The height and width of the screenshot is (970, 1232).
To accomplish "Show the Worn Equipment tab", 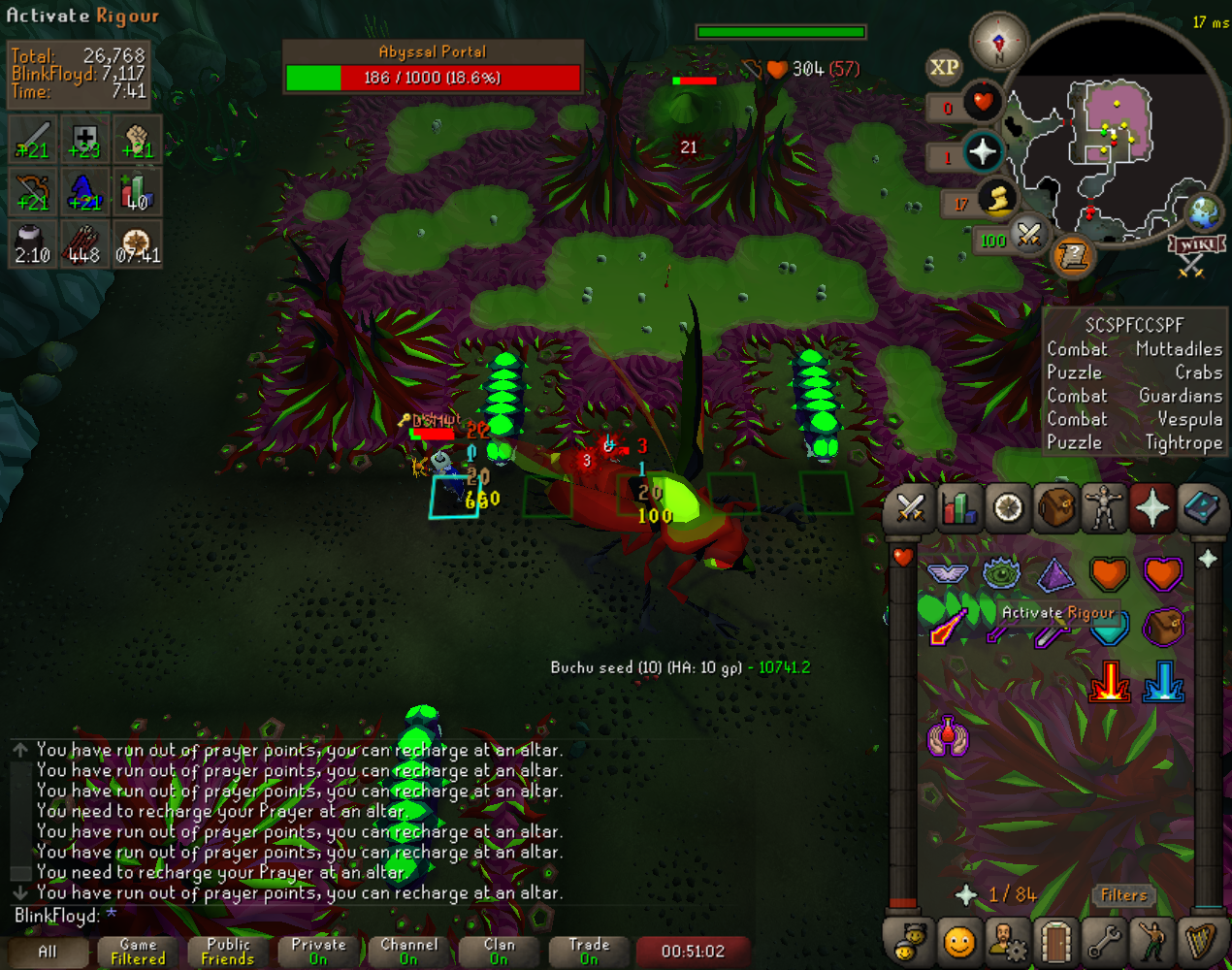I will pos(1104,508).
